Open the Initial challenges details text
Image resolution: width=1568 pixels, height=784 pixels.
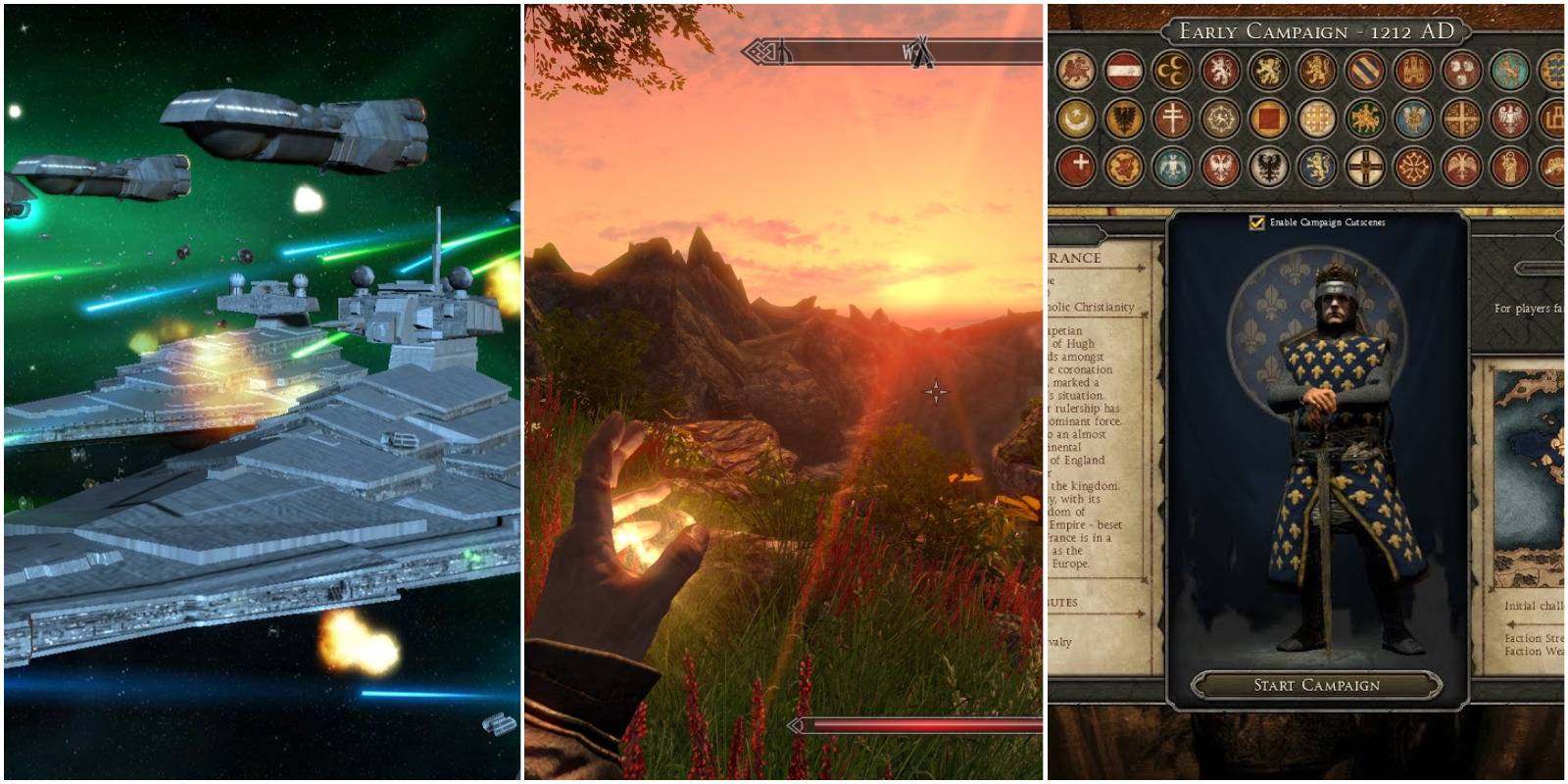point(1539,606)
